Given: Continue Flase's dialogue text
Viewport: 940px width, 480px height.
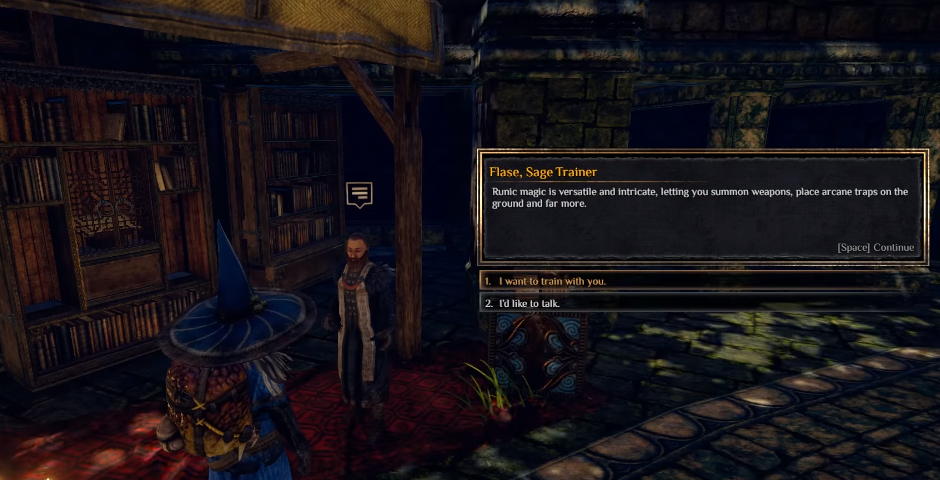Looking at the screenshot, I should tap(875, 248).
